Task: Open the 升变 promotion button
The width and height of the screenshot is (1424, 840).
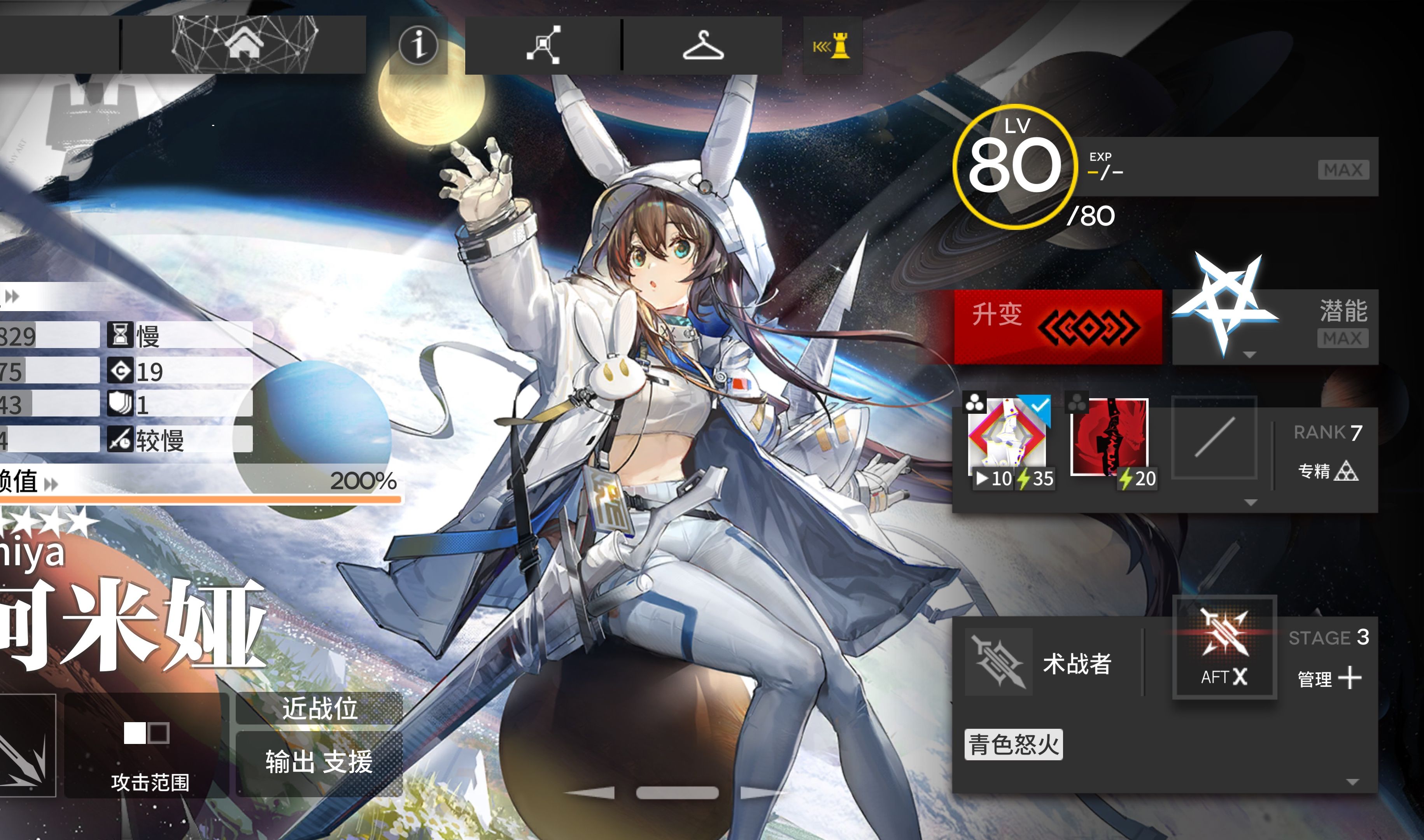Action: click(1057, 327)
